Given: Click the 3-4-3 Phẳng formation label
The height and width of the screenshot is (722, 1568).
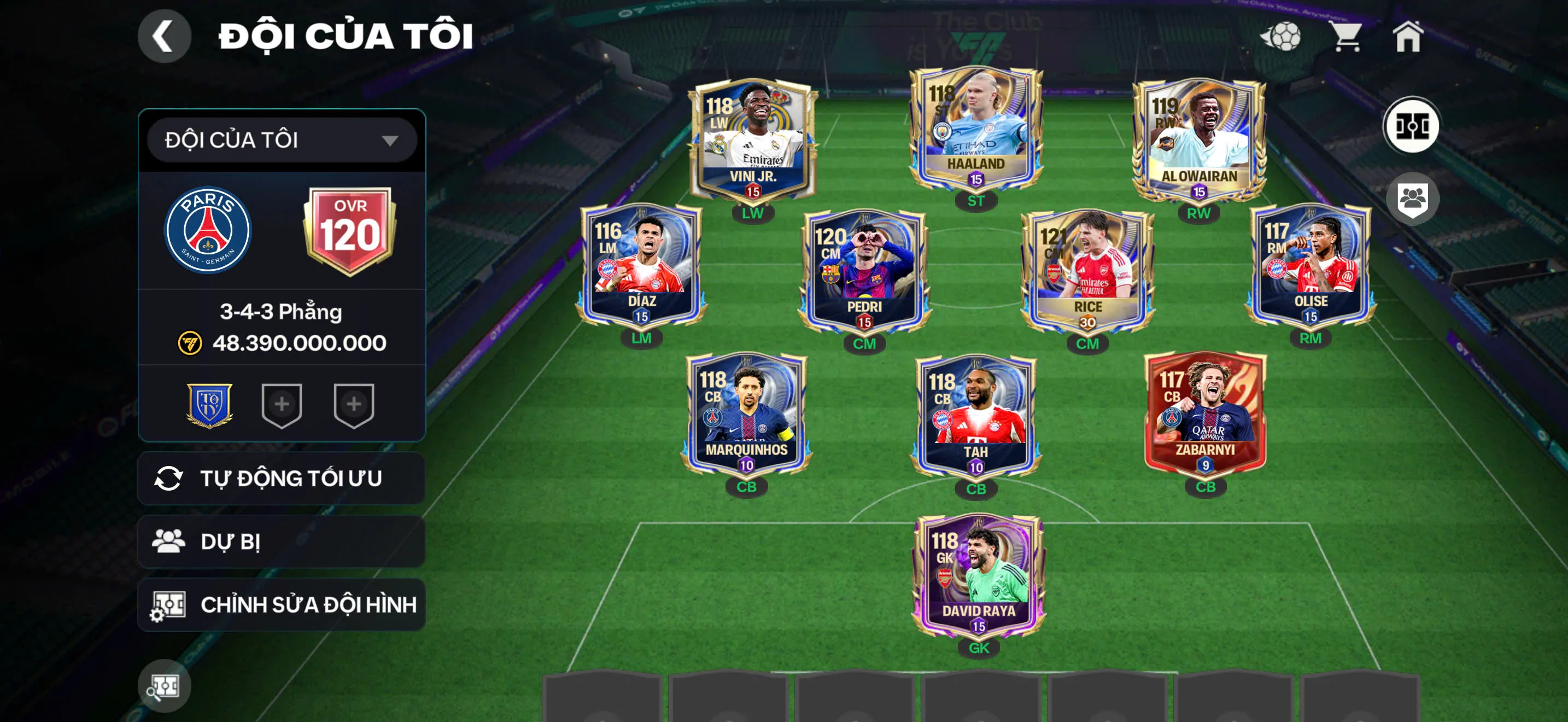Looking at the screenshot, I should coord(280,312).
